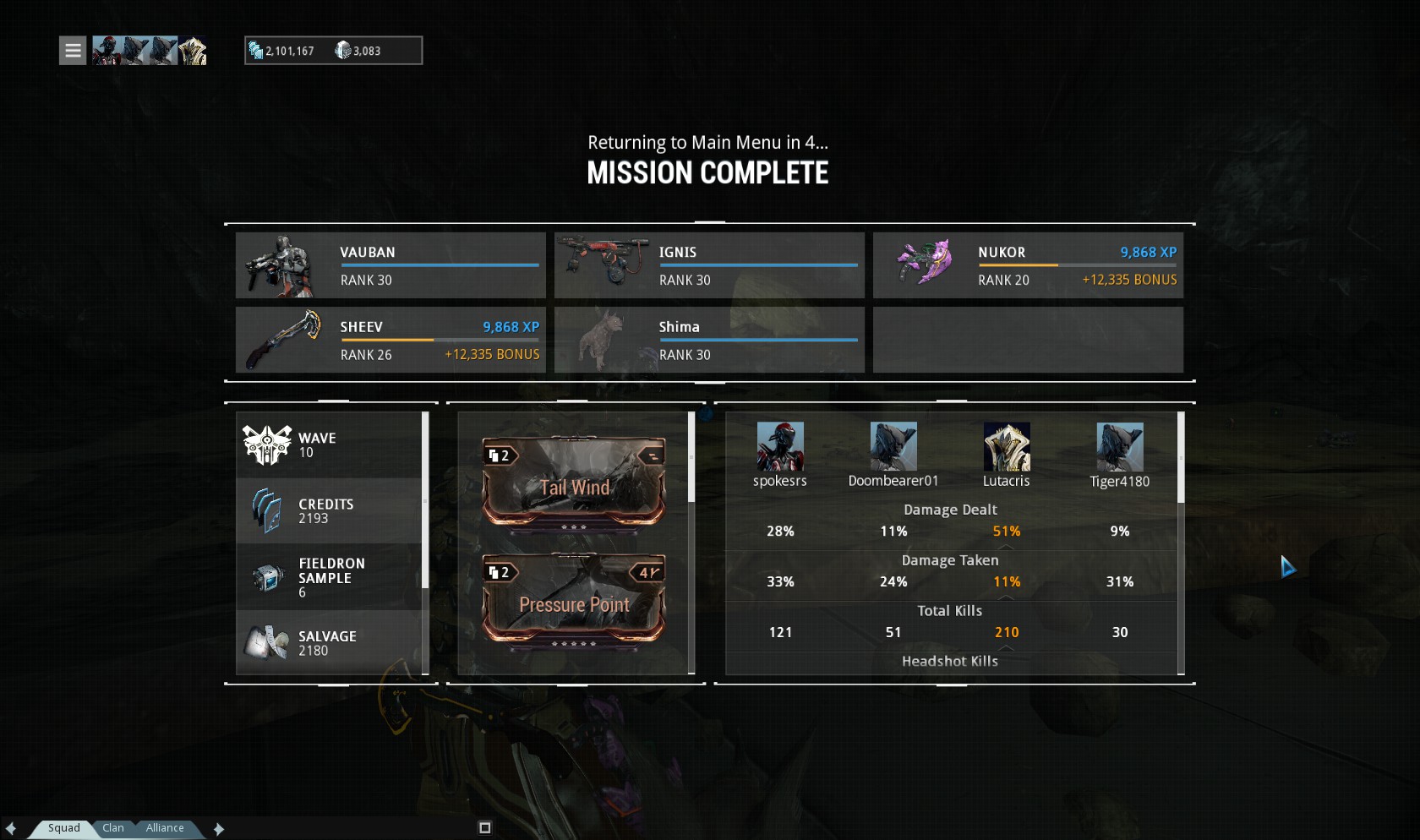The height and width of the screenshot is (840, 1420).
Task: Click the credits and platinum balance box
Action: point(333,51)
